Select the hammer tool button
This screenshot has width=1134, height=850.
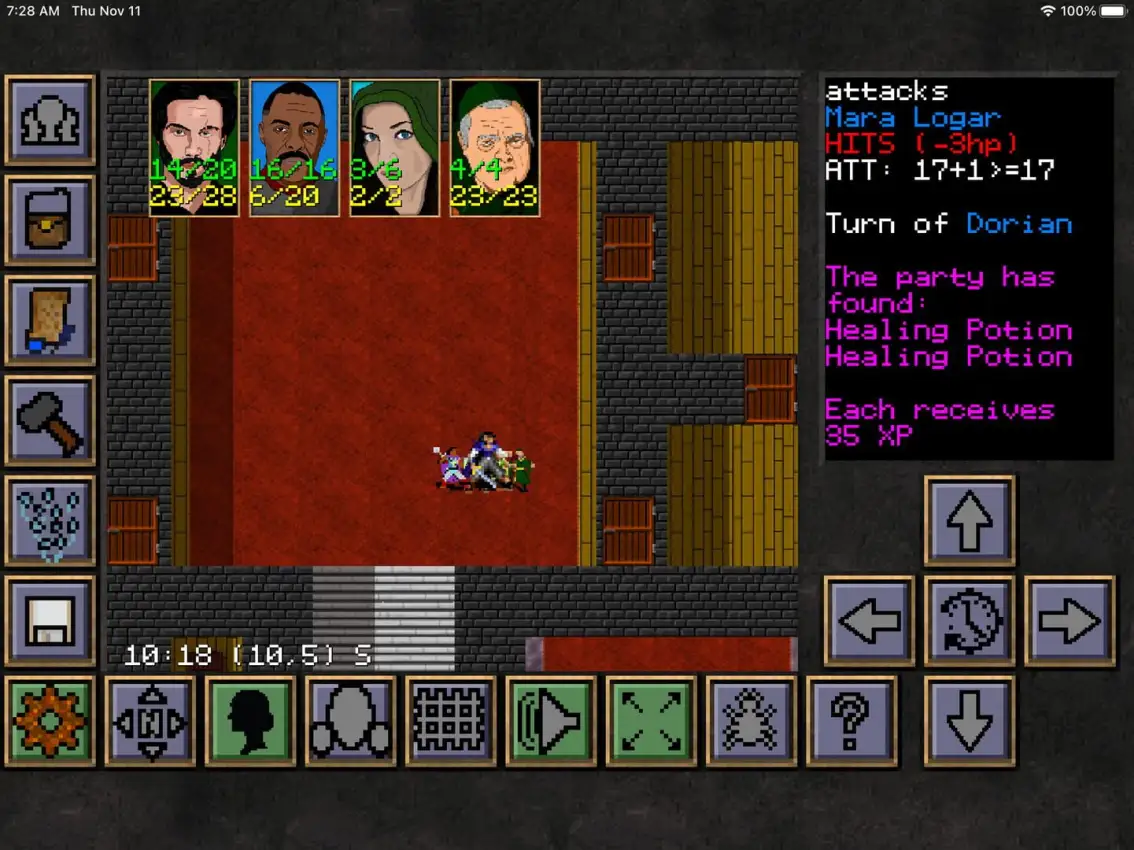point(50,420)
